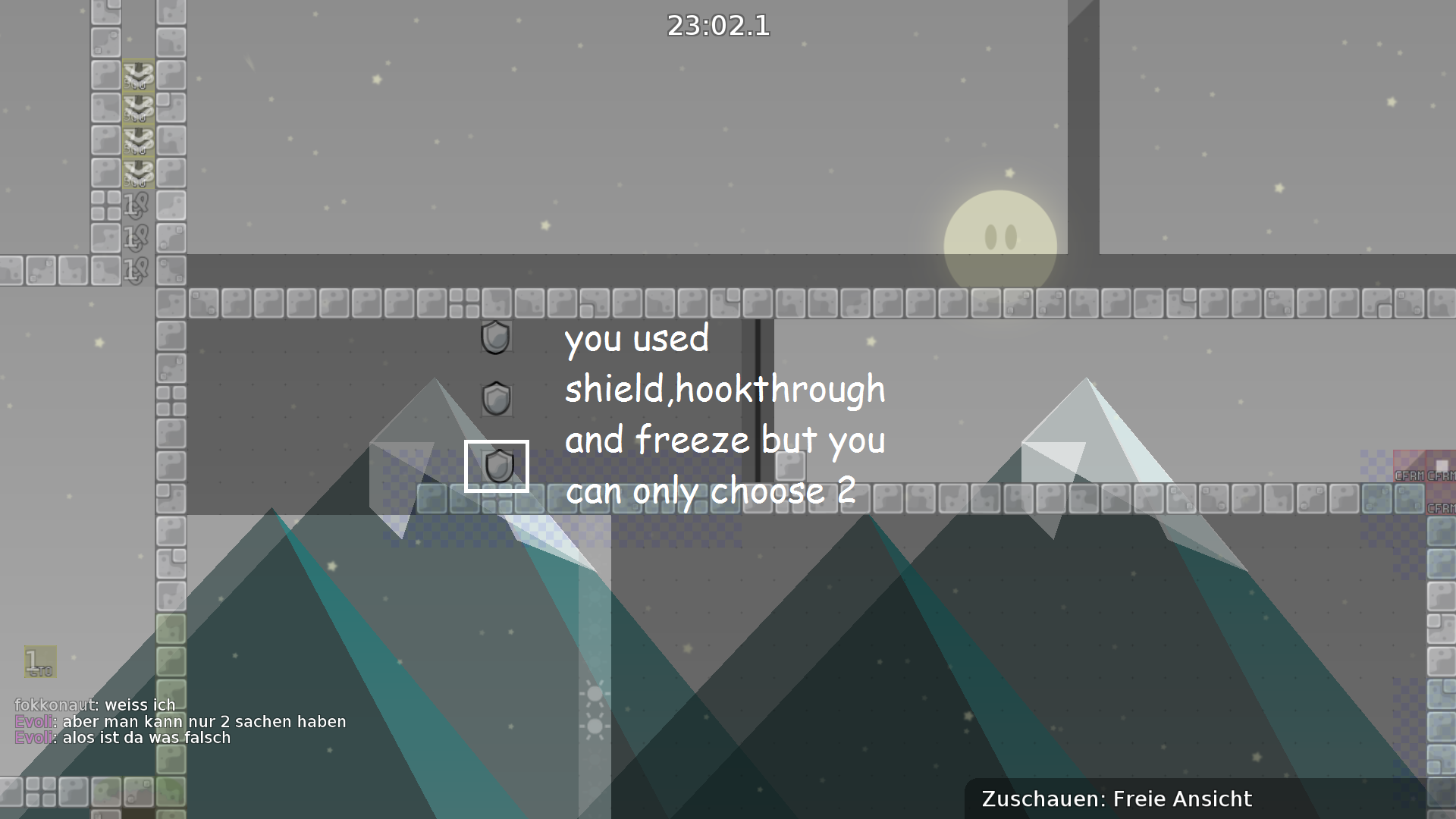Toggle the bottom switch tile number 1

pyautogui.click(x=136, y=269)
